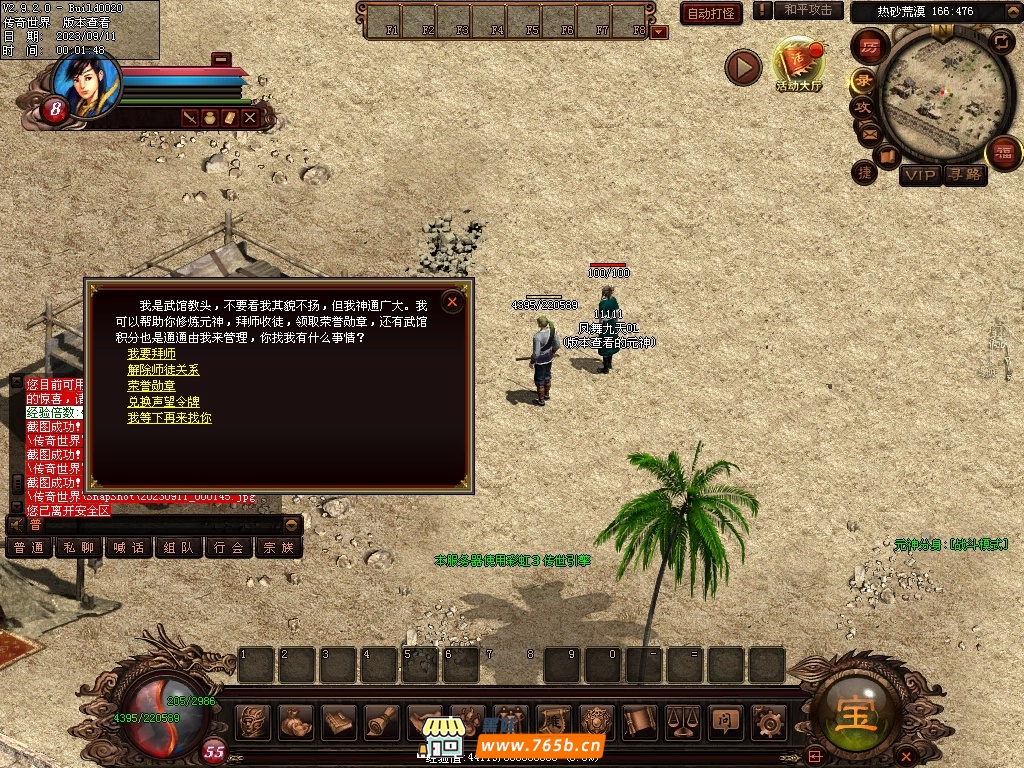The width and height of the screenshot is (1024, 768).
Task: Open the mail envelope icon
Action: tap(868, 133)
